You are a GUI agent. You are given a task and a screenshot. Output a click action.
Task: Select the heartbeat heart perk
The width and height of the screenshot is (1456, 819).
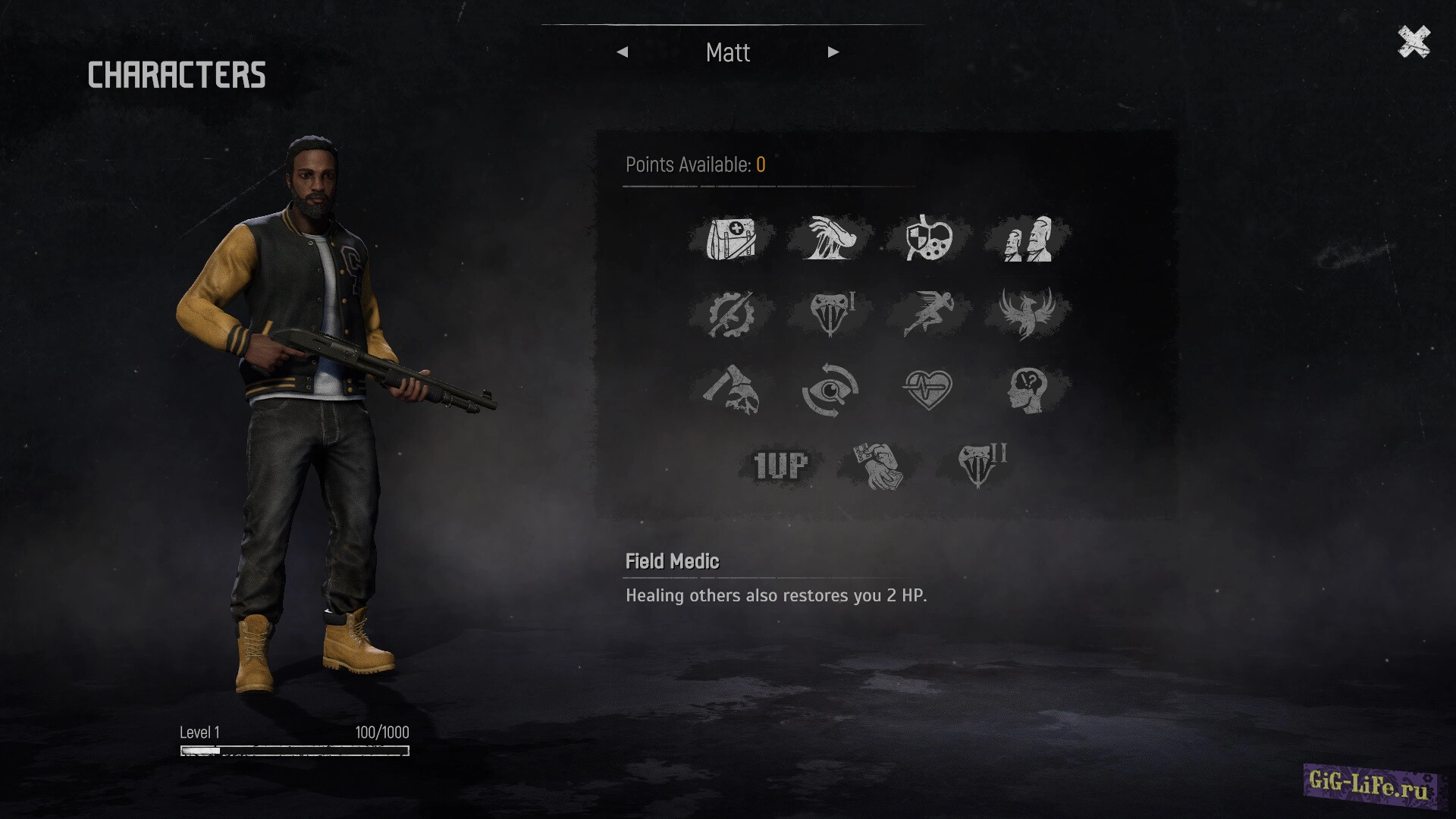point(929,390)
